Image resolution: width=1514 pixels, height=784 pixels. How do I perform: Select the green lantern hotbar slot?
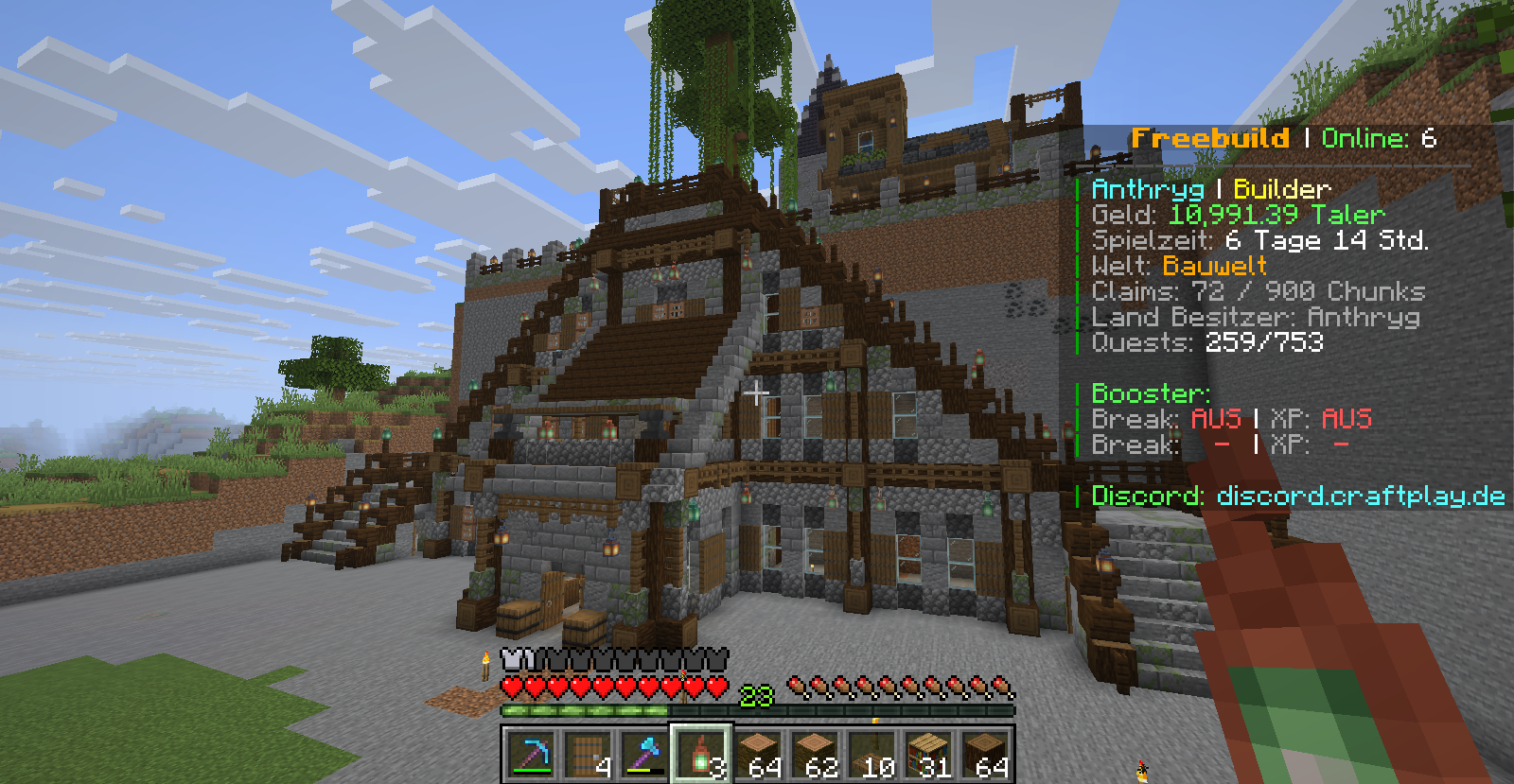[x=700, y=755]
